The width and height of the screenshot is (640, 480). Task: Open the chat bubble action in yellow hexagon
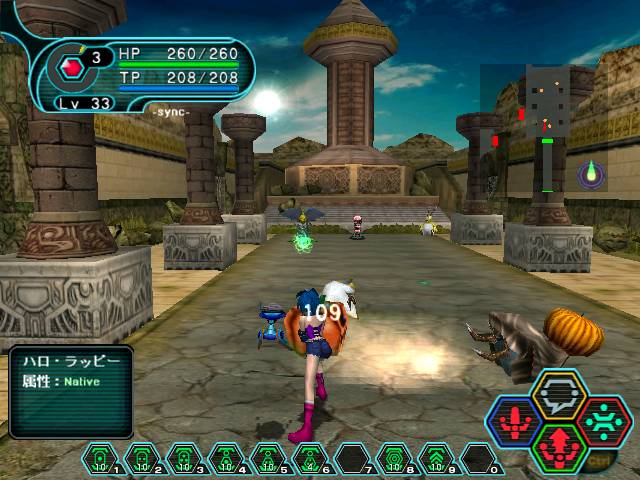[557, 392]
